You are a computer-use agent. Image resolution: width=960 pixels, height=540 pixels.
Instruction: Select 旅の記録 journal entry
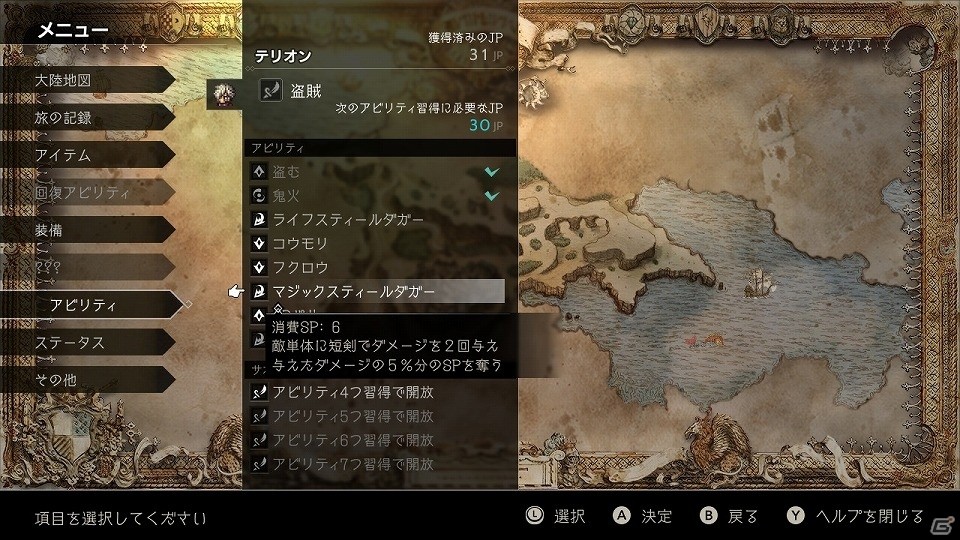[70, 118]
